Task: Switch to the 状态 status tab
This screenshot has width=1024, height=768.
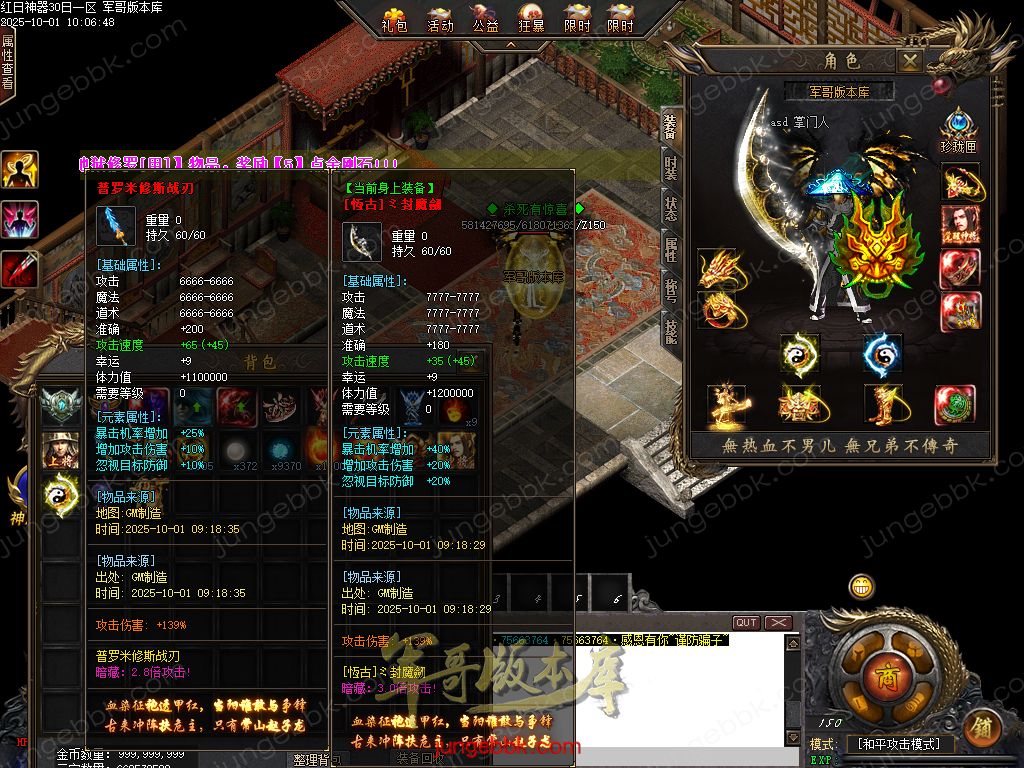Action: coord(671,209)
